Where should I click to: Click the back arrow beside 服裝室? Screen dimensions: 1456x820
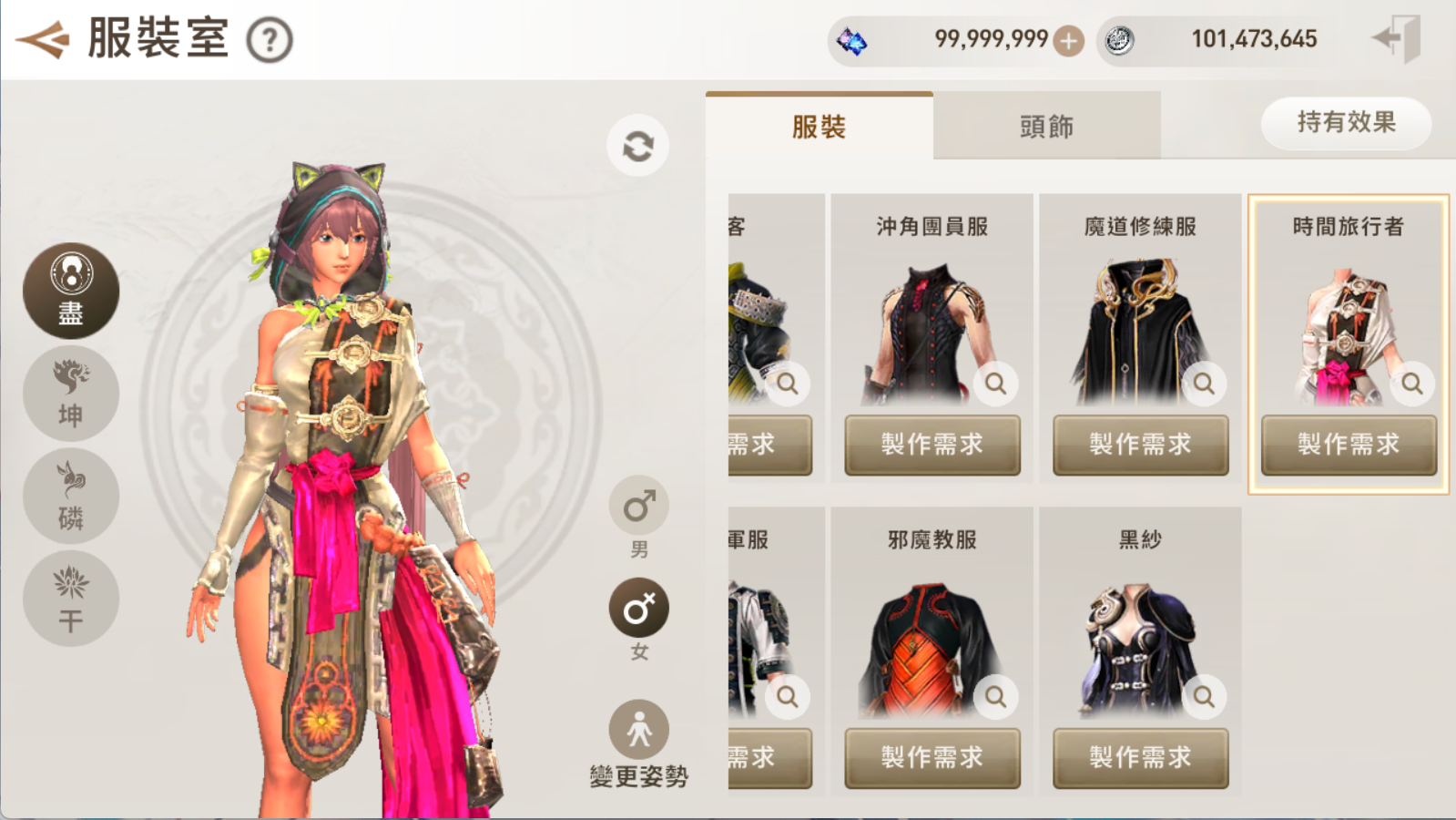pyautogui.click(x=41, y=38)
